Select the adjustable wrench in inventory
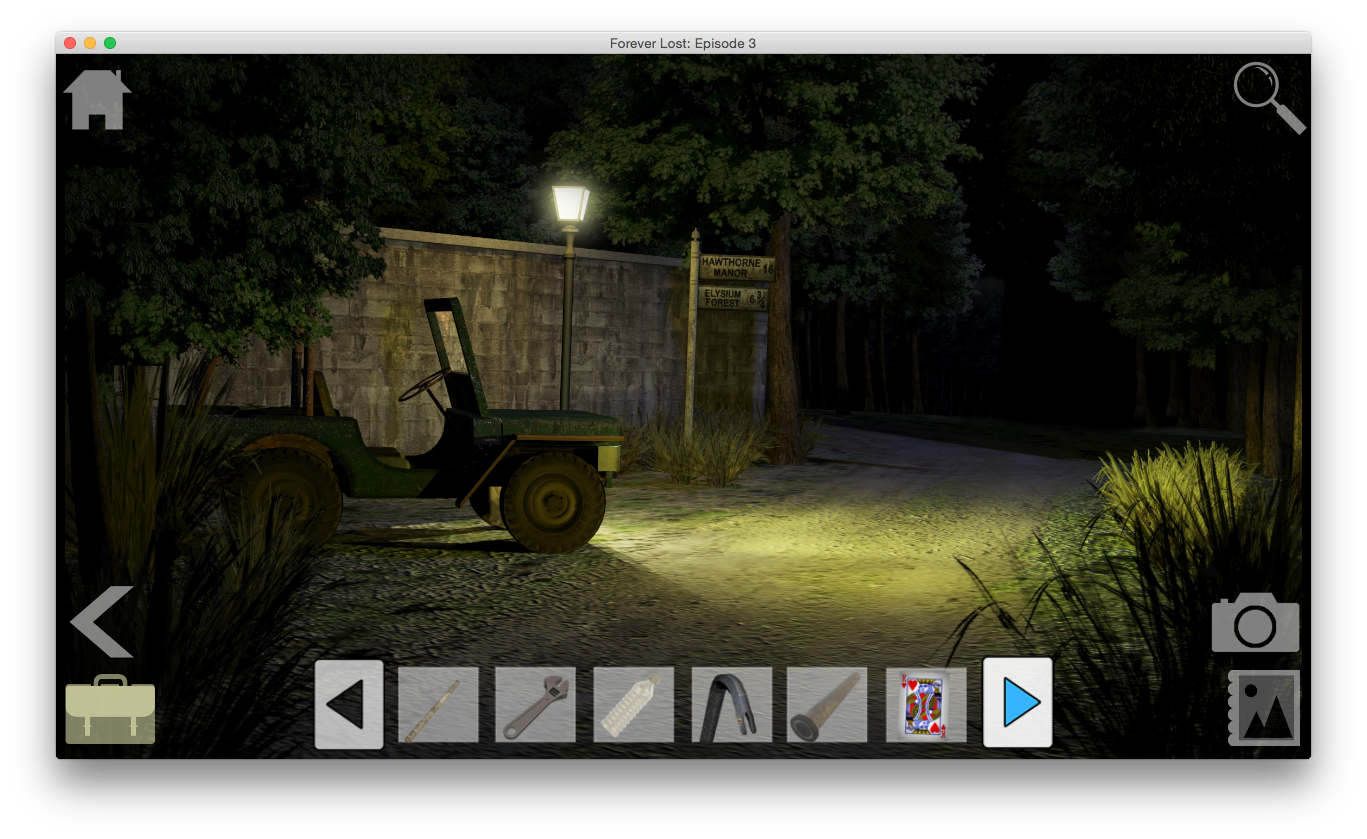This screenshot has width=1367, height=839. coord(535,705)
